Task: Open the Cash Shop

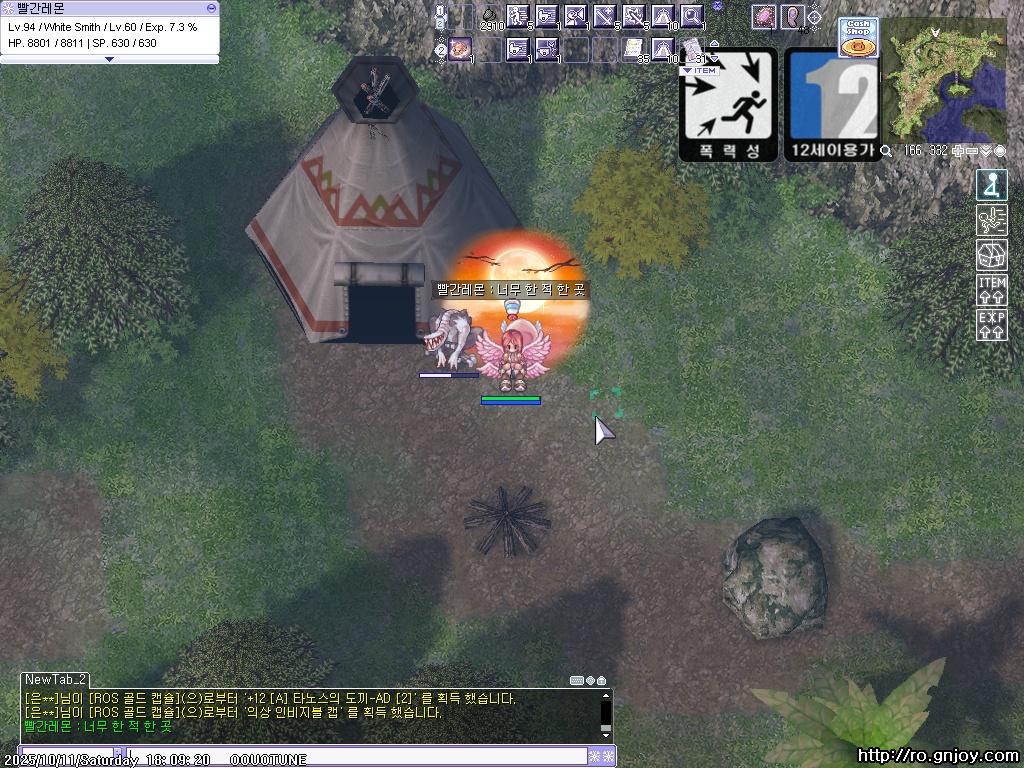Action: [858, 38]
